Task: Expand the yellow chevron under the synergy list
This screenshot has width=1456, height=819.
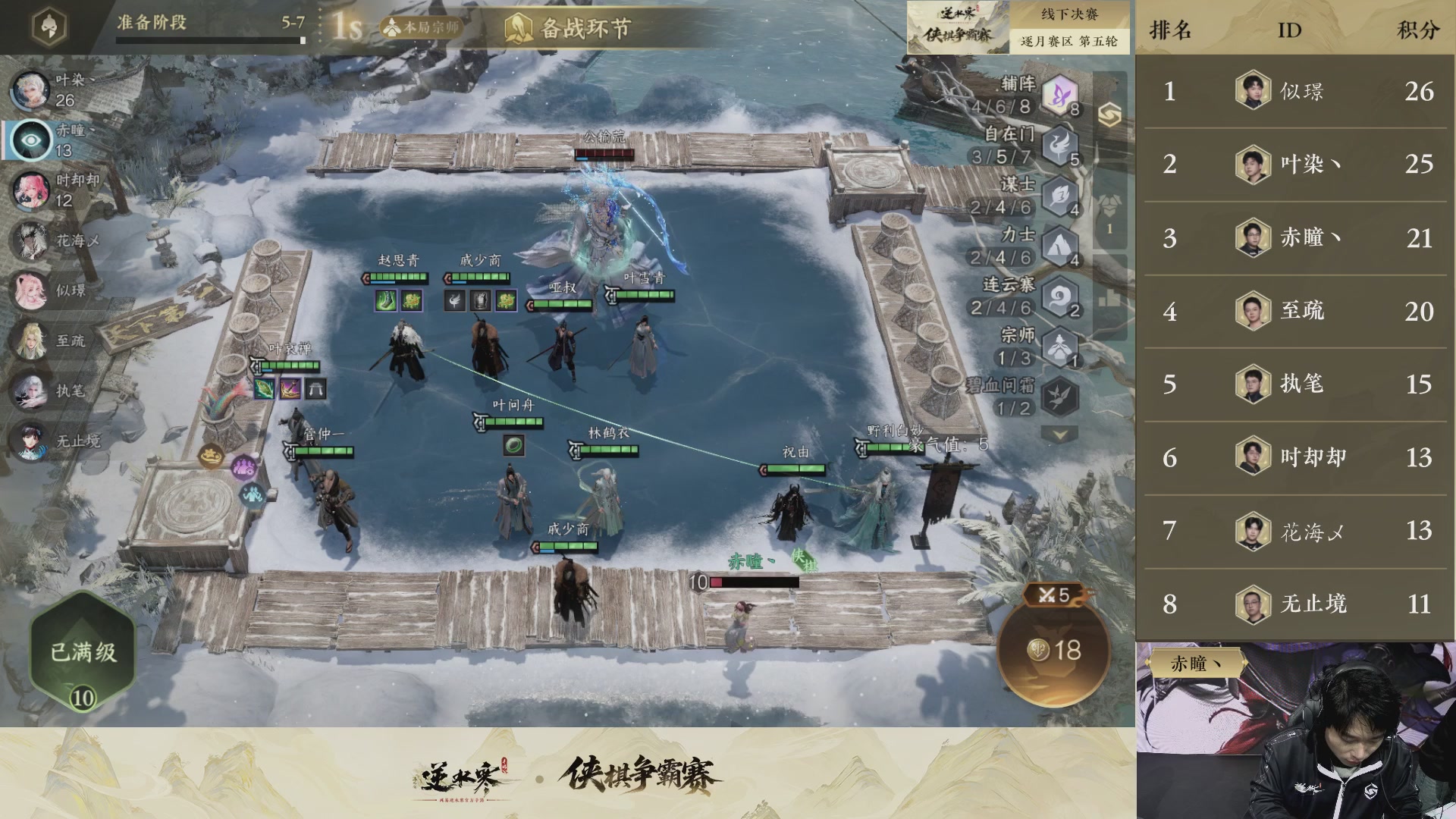Action: pyautogui.click(x=1062, y=435)
